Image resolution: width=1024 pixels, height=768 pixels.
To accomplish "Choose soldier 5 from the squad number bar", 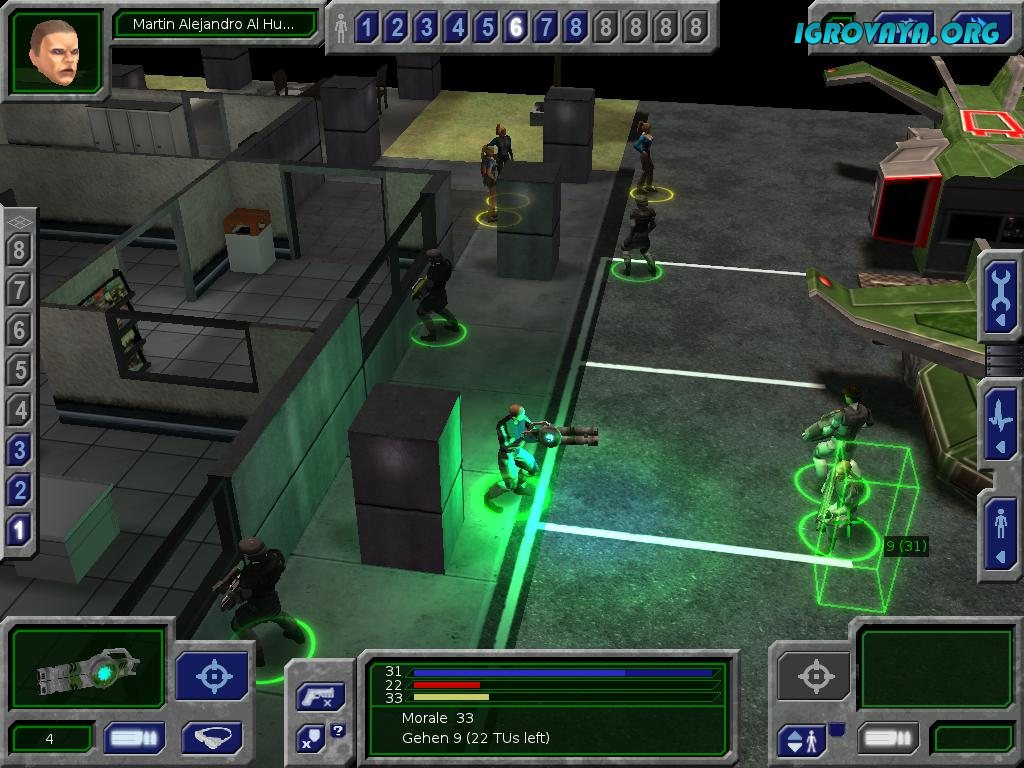I will click(486, 28).
